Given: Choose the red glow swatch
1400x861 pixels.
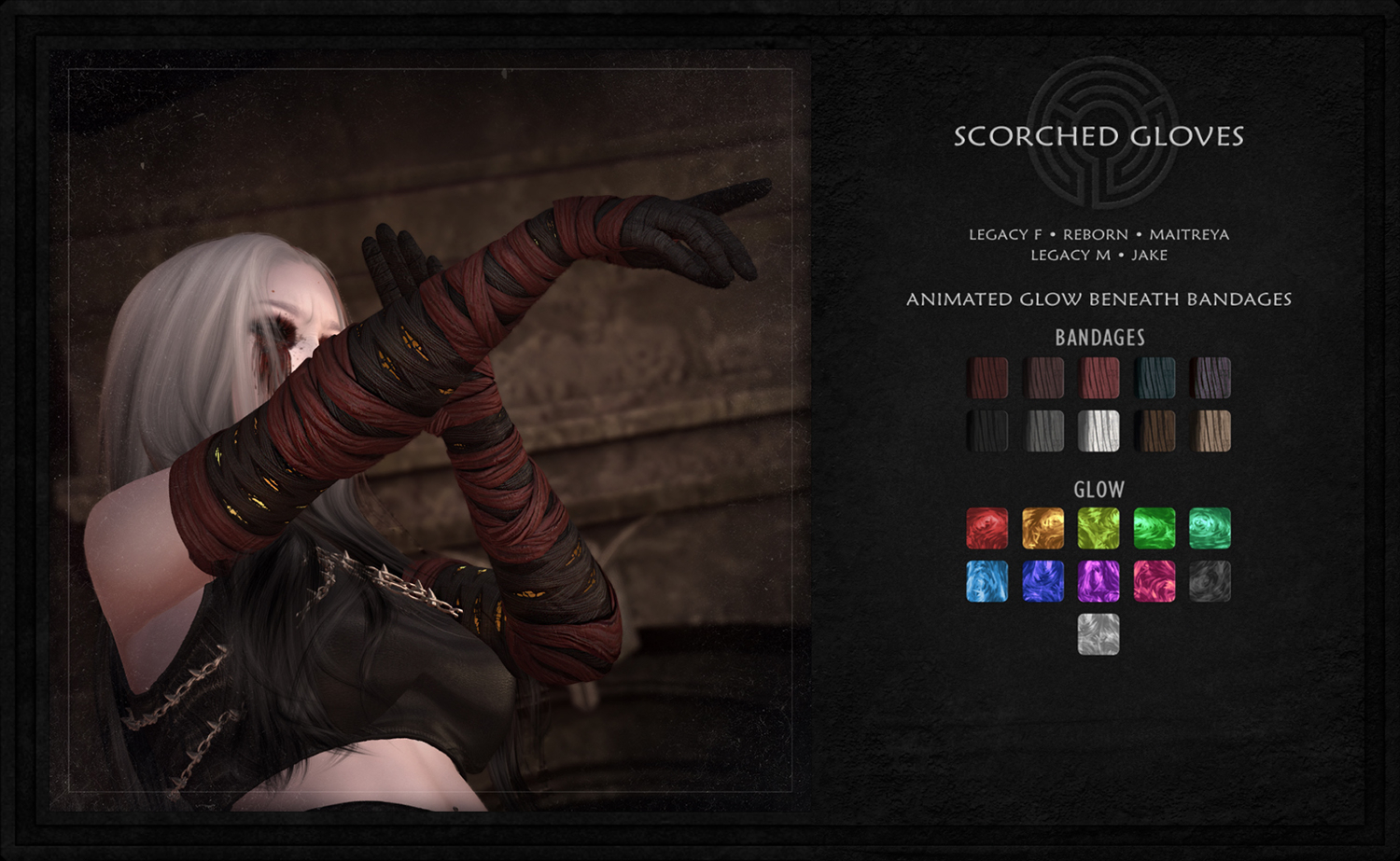Looking at the screenshot, I should tap(987, 528).
